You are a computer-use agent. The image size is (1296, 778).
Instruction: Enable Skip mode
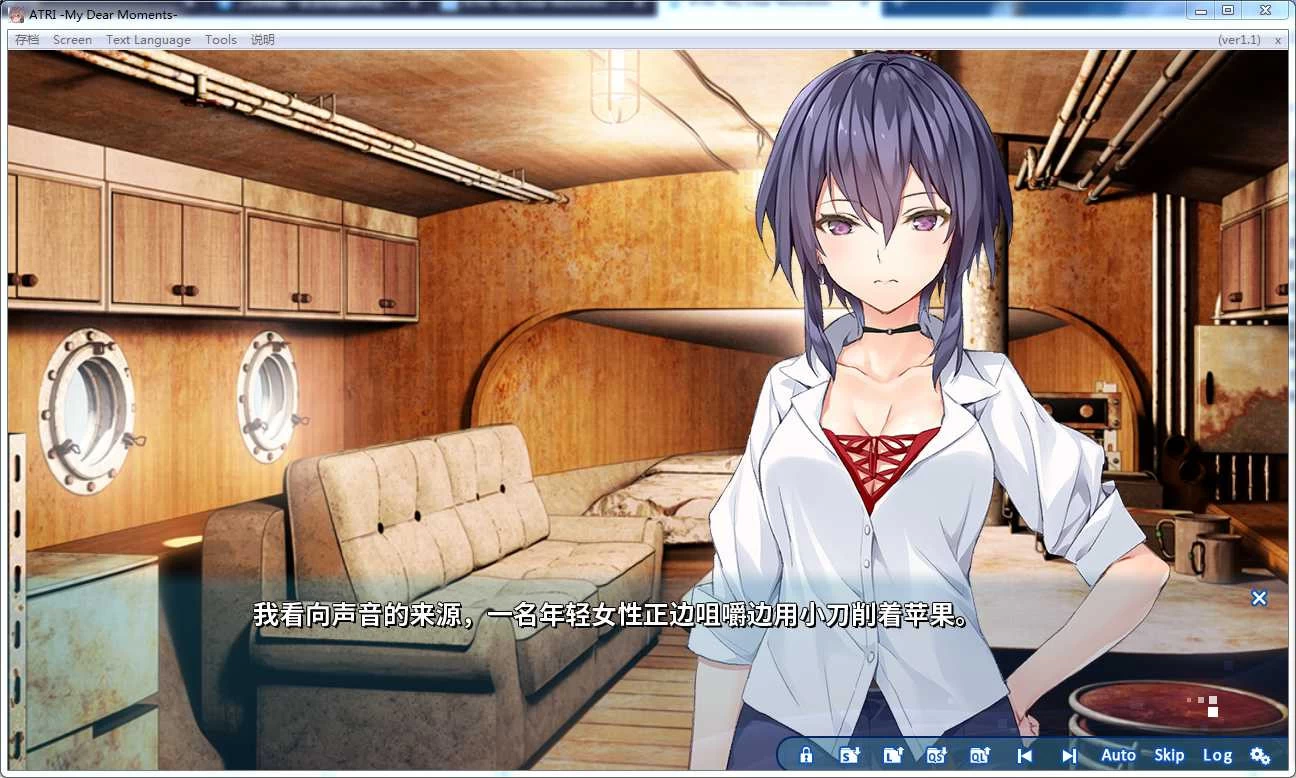click(x=1169, y=755)
